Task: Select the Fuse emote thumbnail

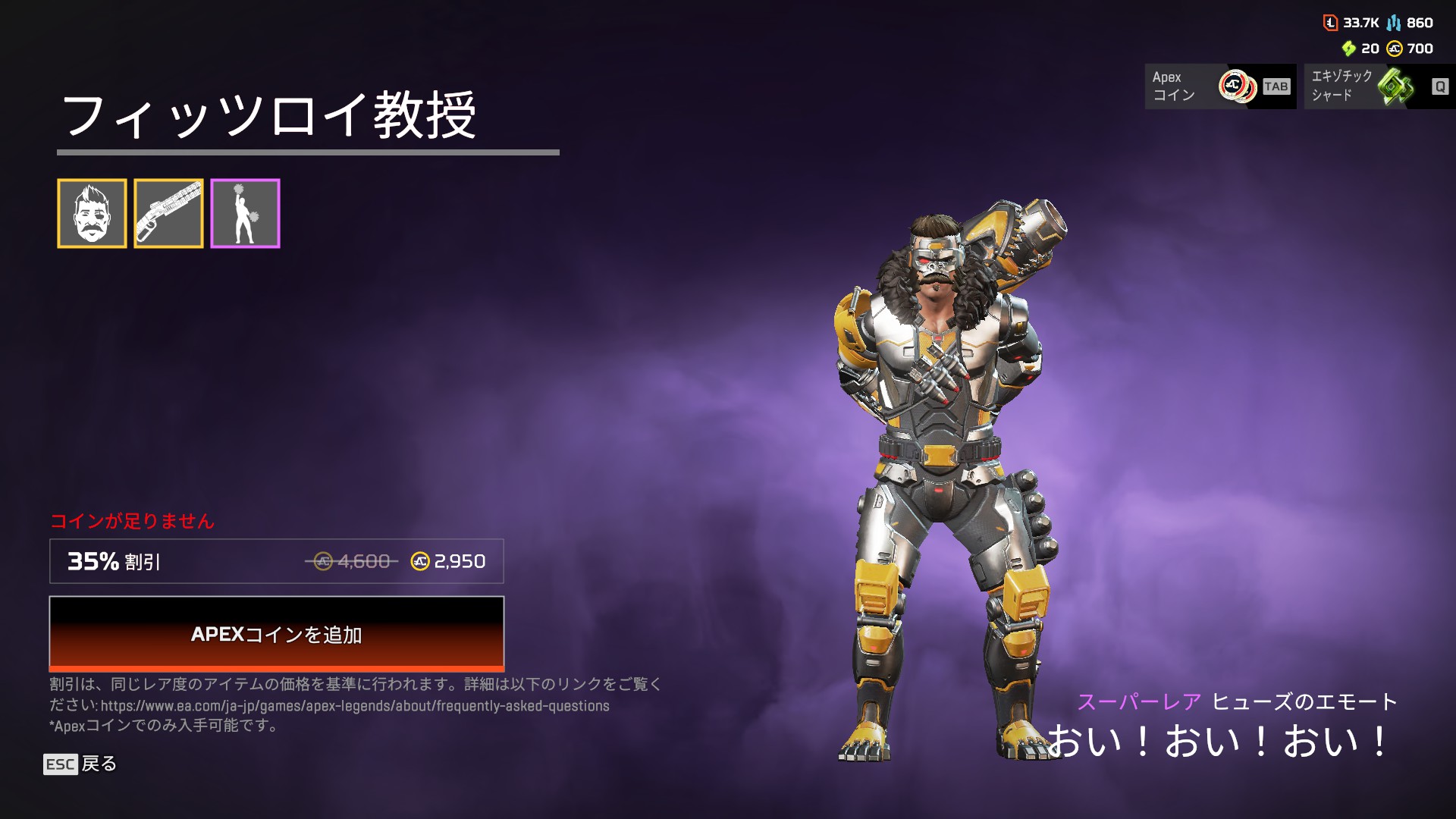Action: coord(245,214)
